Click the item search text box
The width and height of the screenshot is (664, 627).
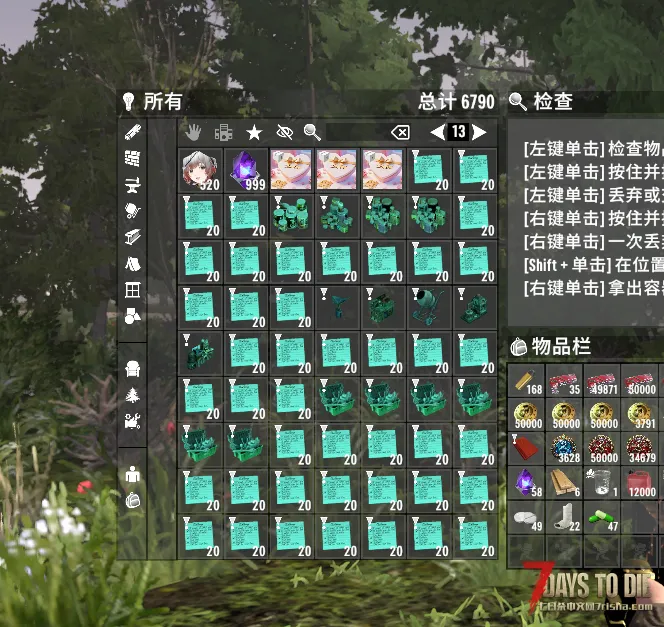click(x=354, y=132)
